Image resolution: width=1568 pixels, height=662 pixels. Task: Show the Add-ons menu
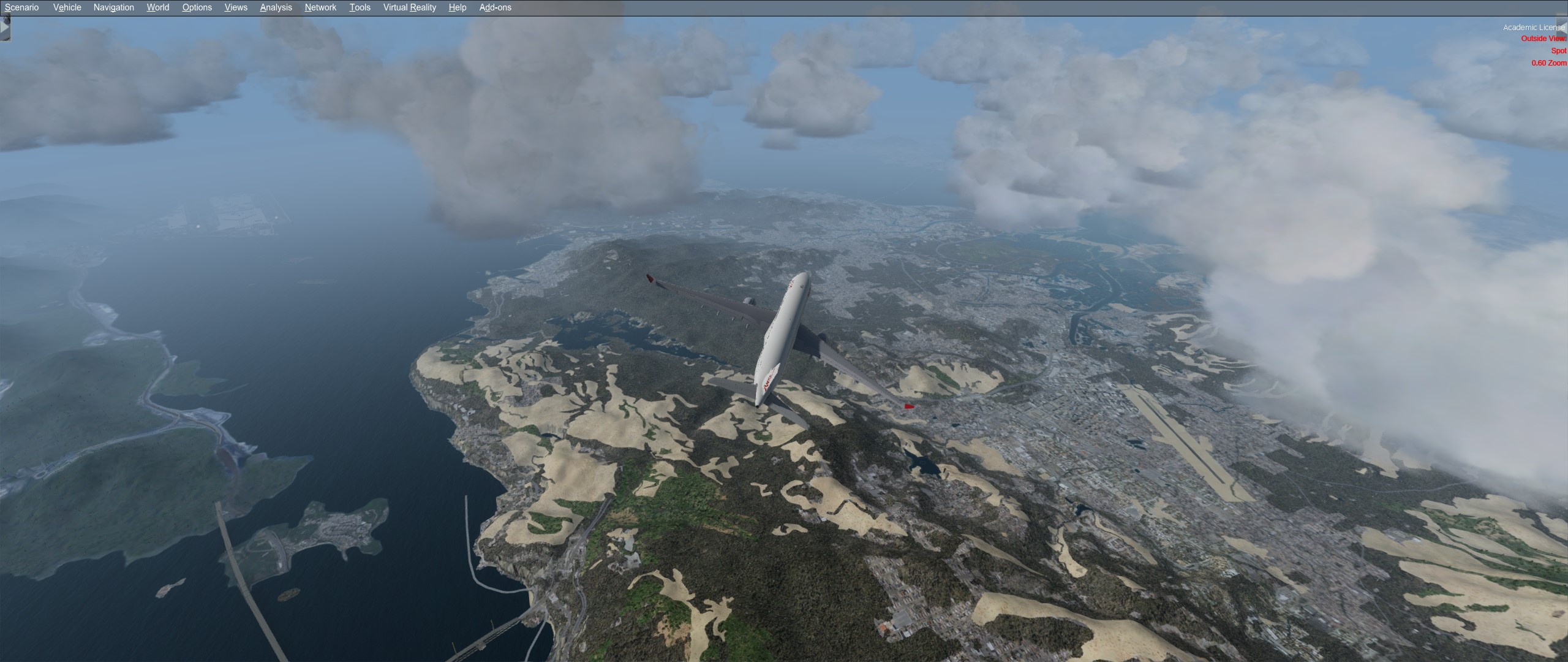point(495,7)
